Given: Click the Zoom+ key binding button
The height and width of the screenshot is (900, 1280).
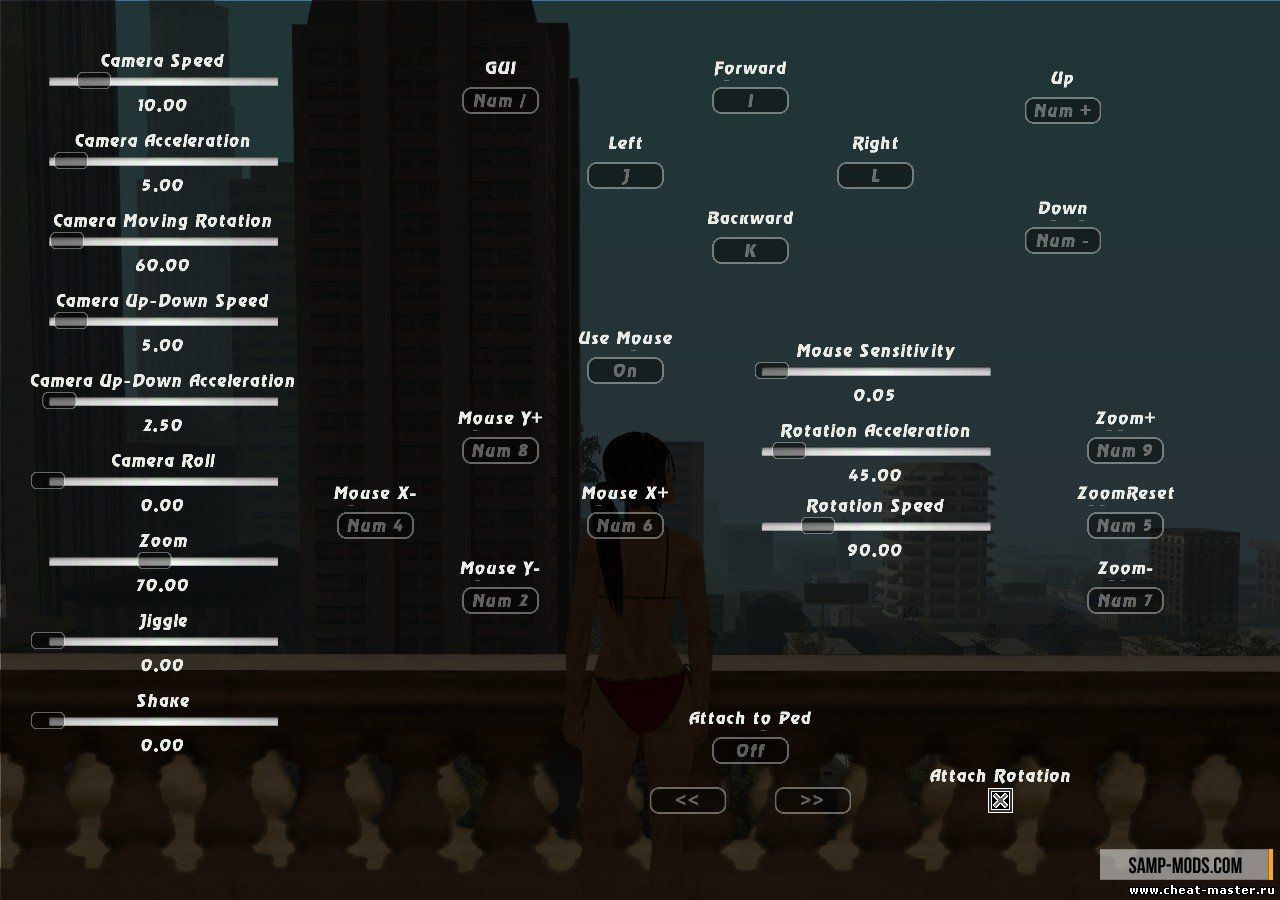Looking at the screenshot, I should click(1125, 451).
